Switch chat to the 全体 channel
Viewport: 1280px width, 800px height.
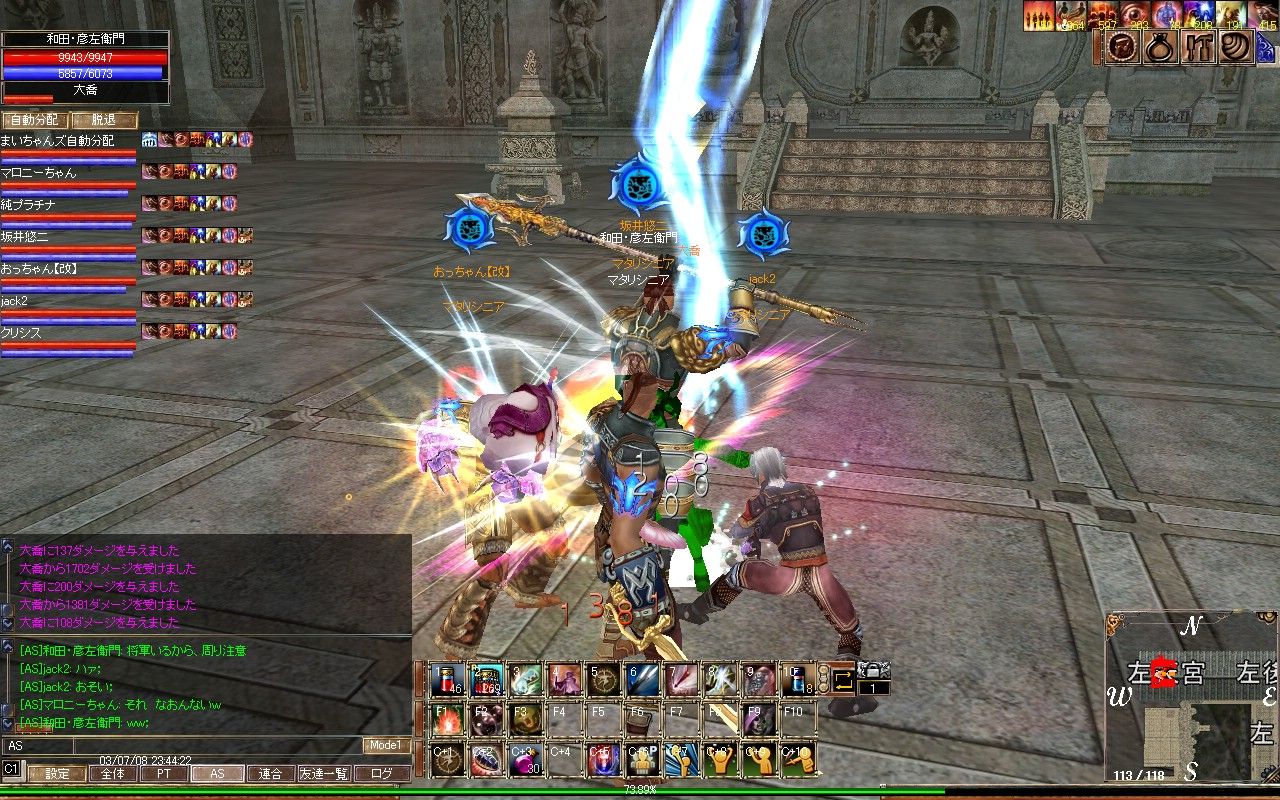point(113,773)
